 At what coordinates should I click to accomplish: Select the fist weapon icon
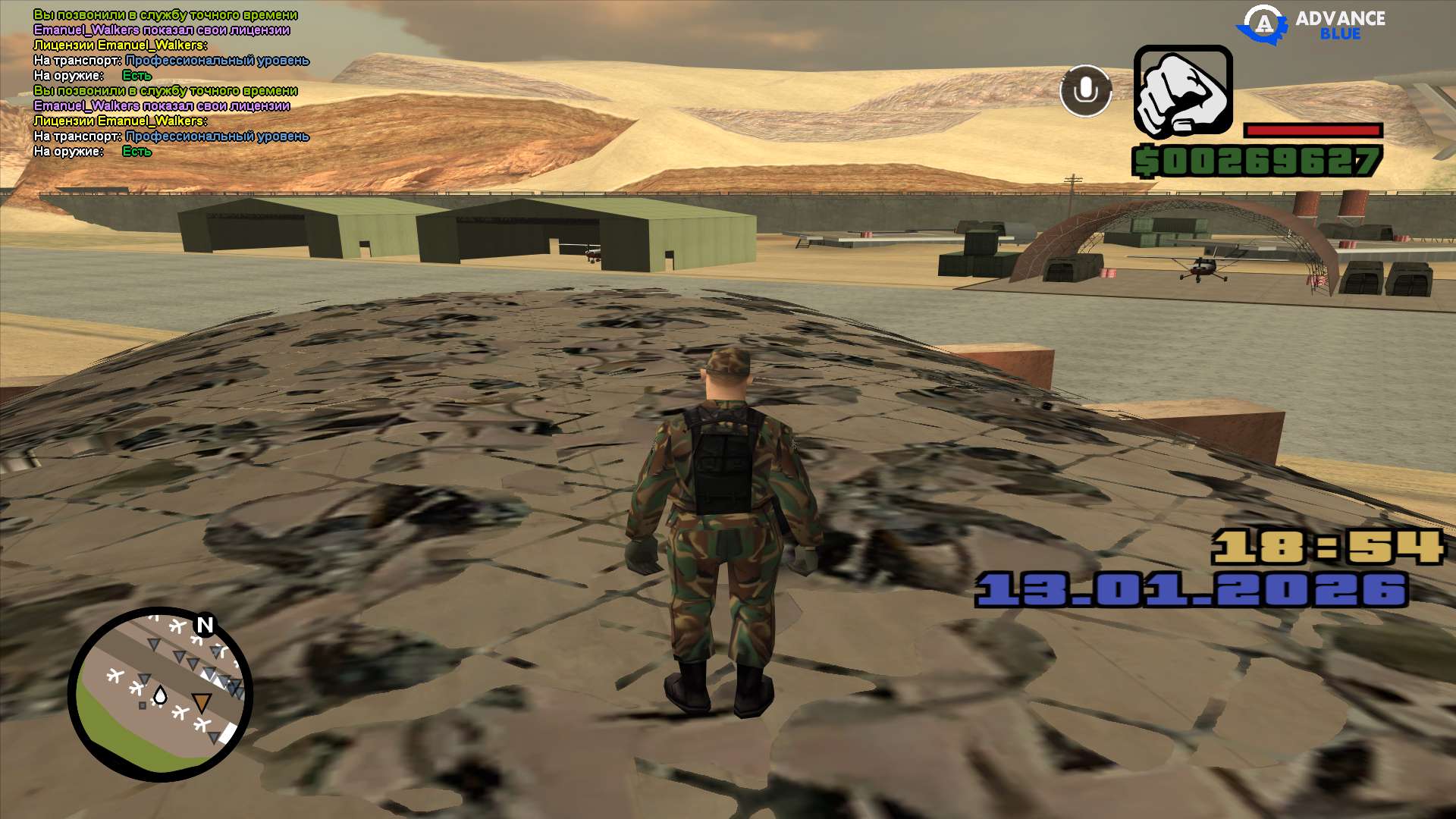point(1182,92)
